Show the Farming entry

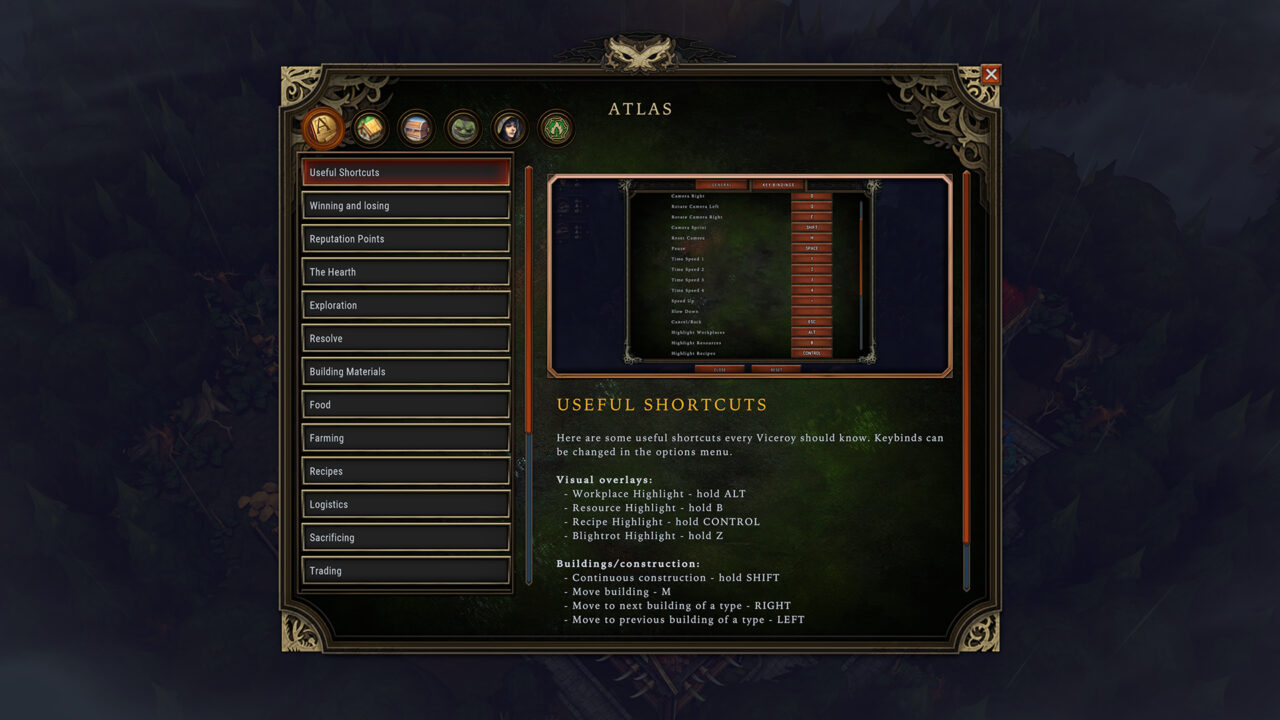click(x=406, y=438)
